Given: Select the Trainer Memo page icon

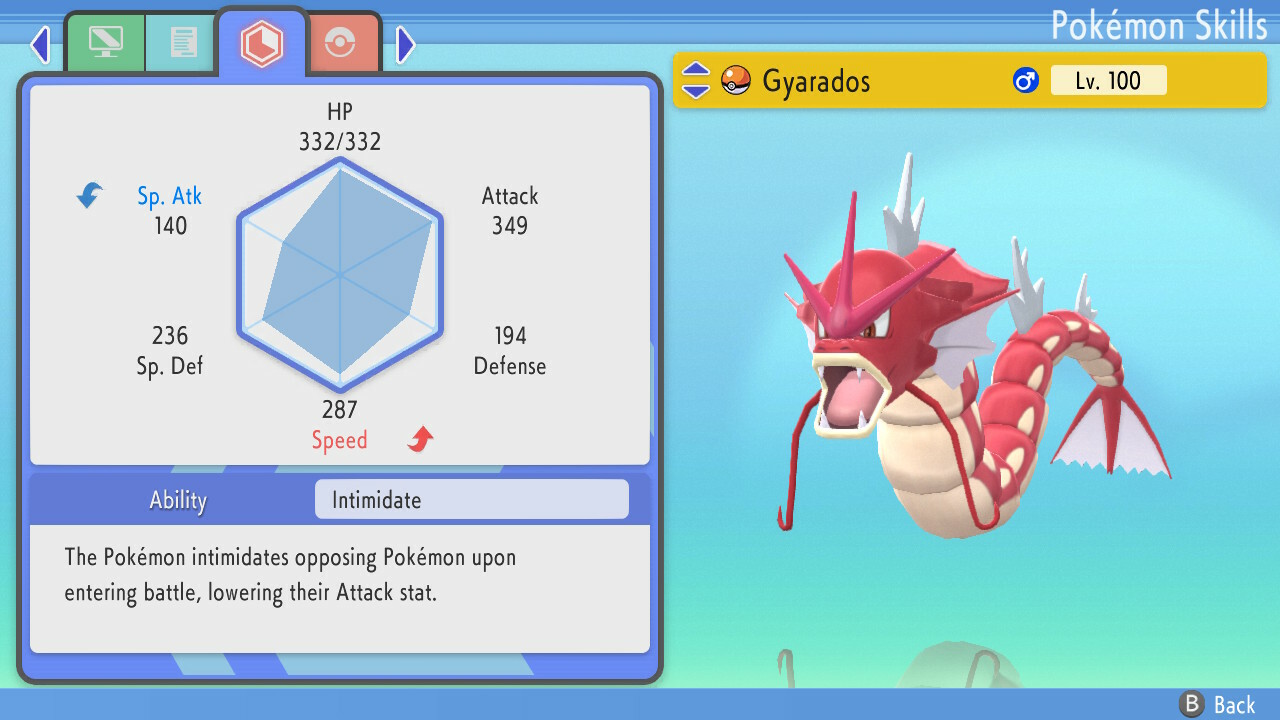Looking at the screenshot, I should point(180,43).
